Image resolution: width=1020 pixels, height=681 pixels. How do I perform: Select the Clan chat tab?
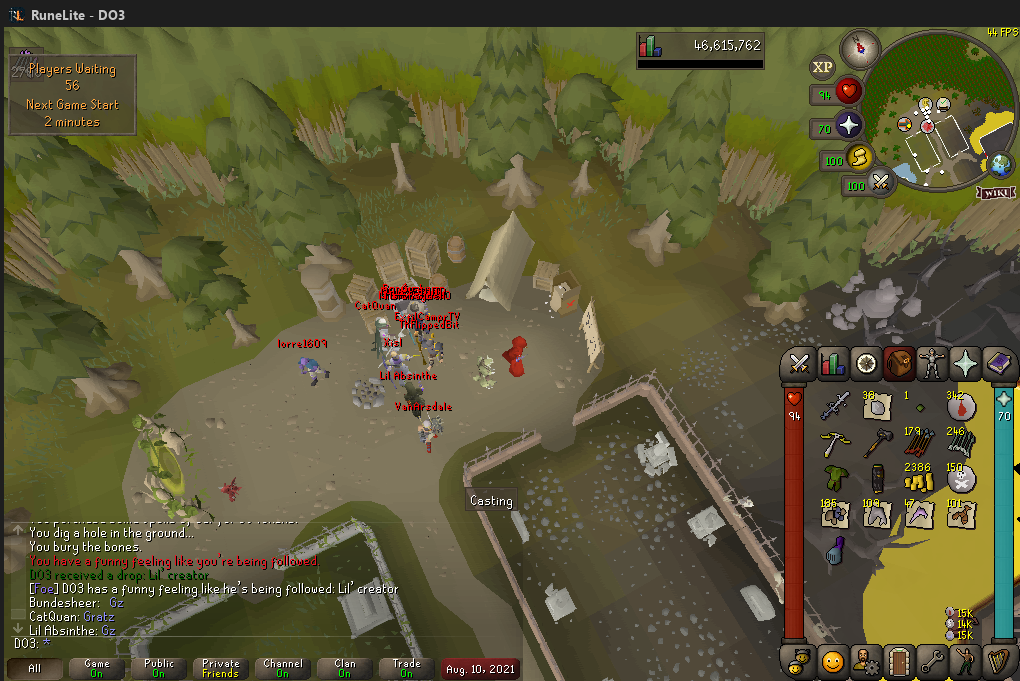(x=344, y=668)
